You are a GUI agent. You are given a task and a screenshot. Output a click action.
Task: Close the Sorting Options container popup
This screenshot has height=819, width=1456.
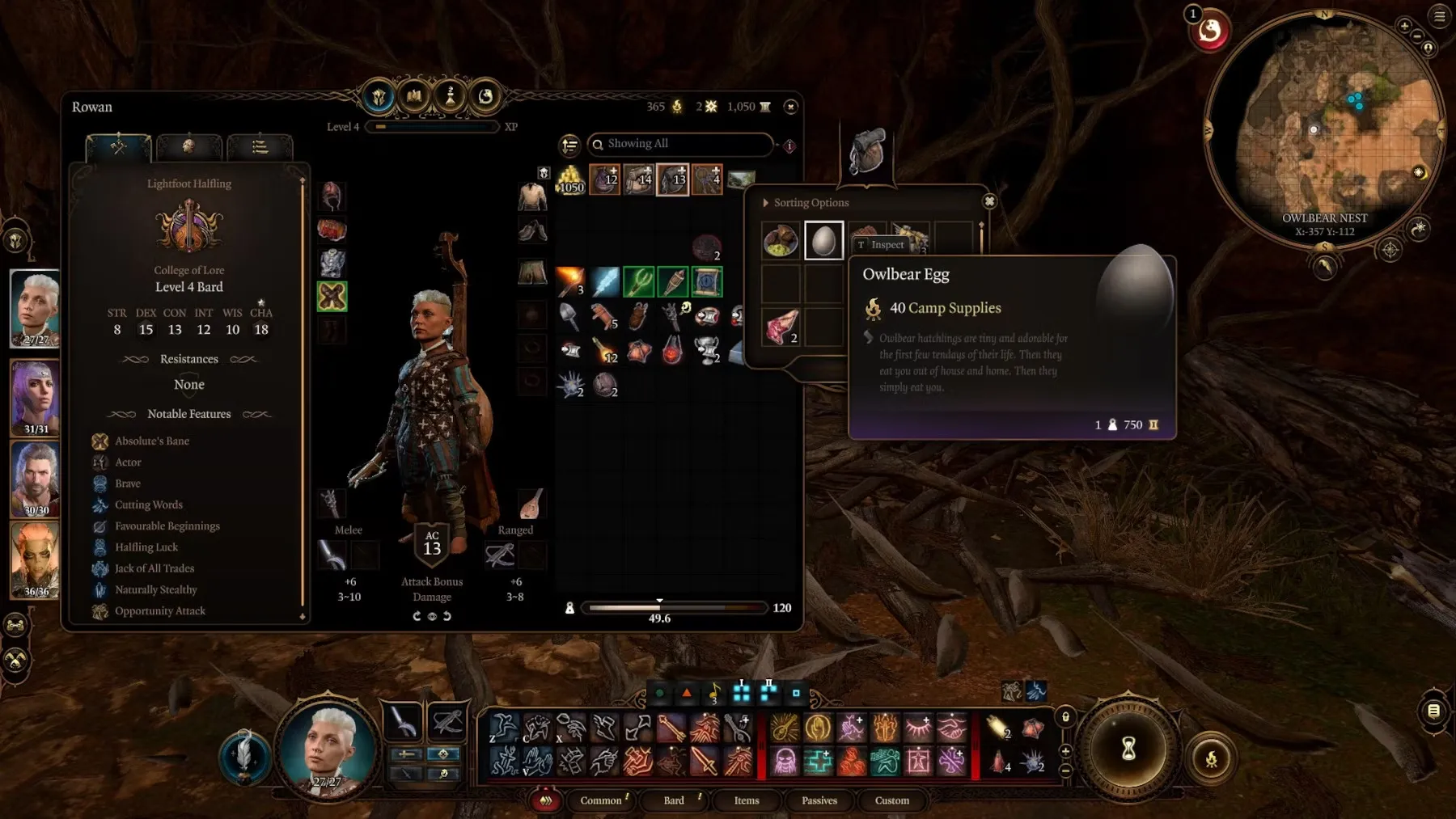point(988,201)
